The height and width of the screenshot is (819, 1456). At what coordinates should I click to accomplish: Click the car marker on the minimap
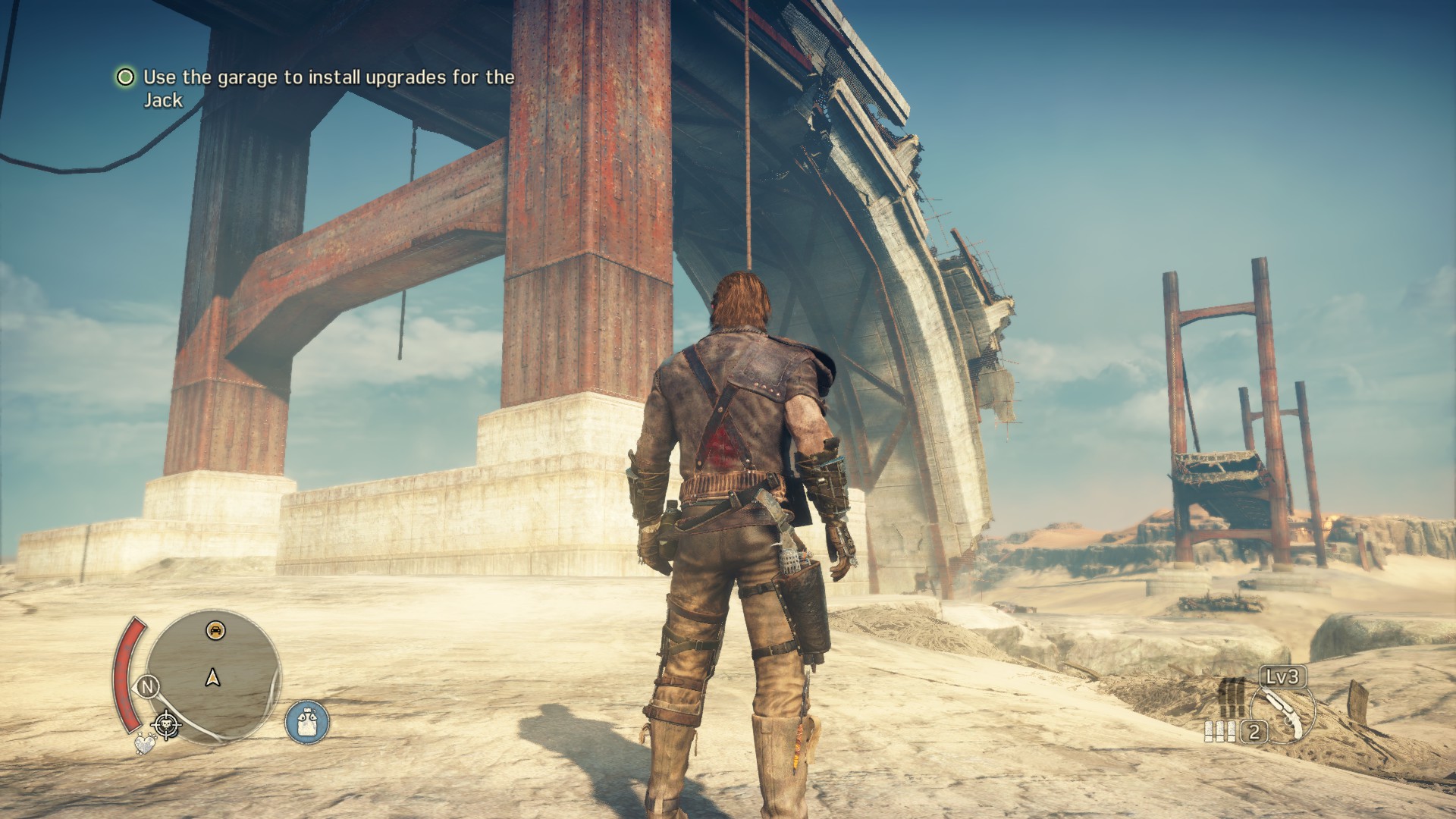pos(215,629)
